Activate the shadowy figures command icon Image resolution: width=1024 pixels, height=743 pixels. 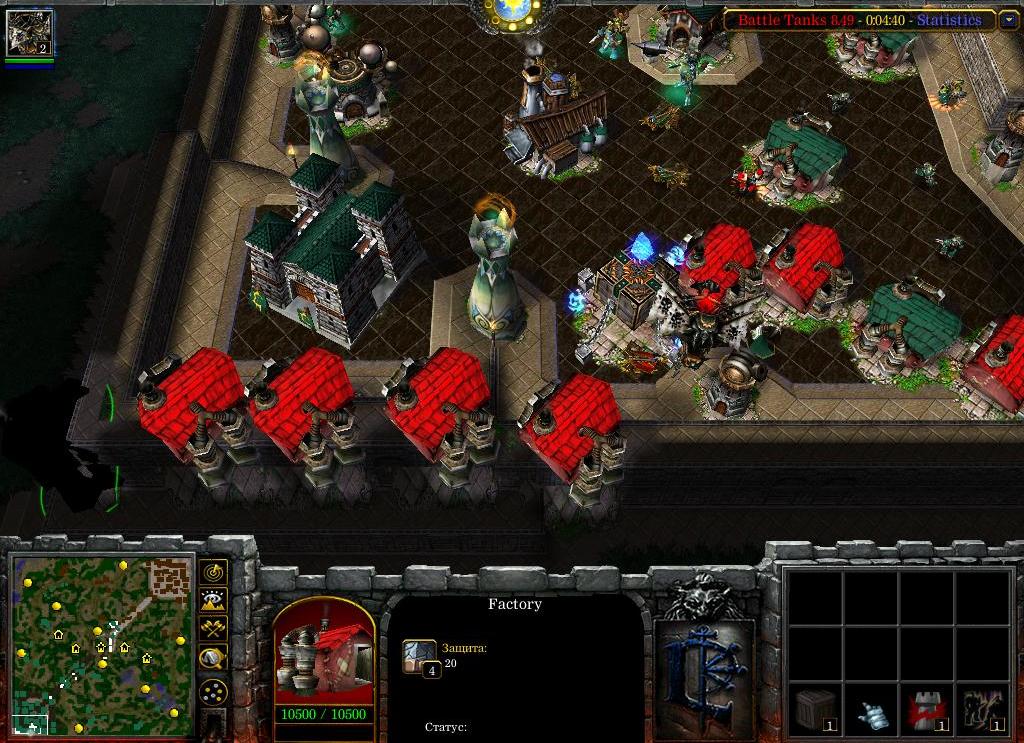(x=983, y=710)
